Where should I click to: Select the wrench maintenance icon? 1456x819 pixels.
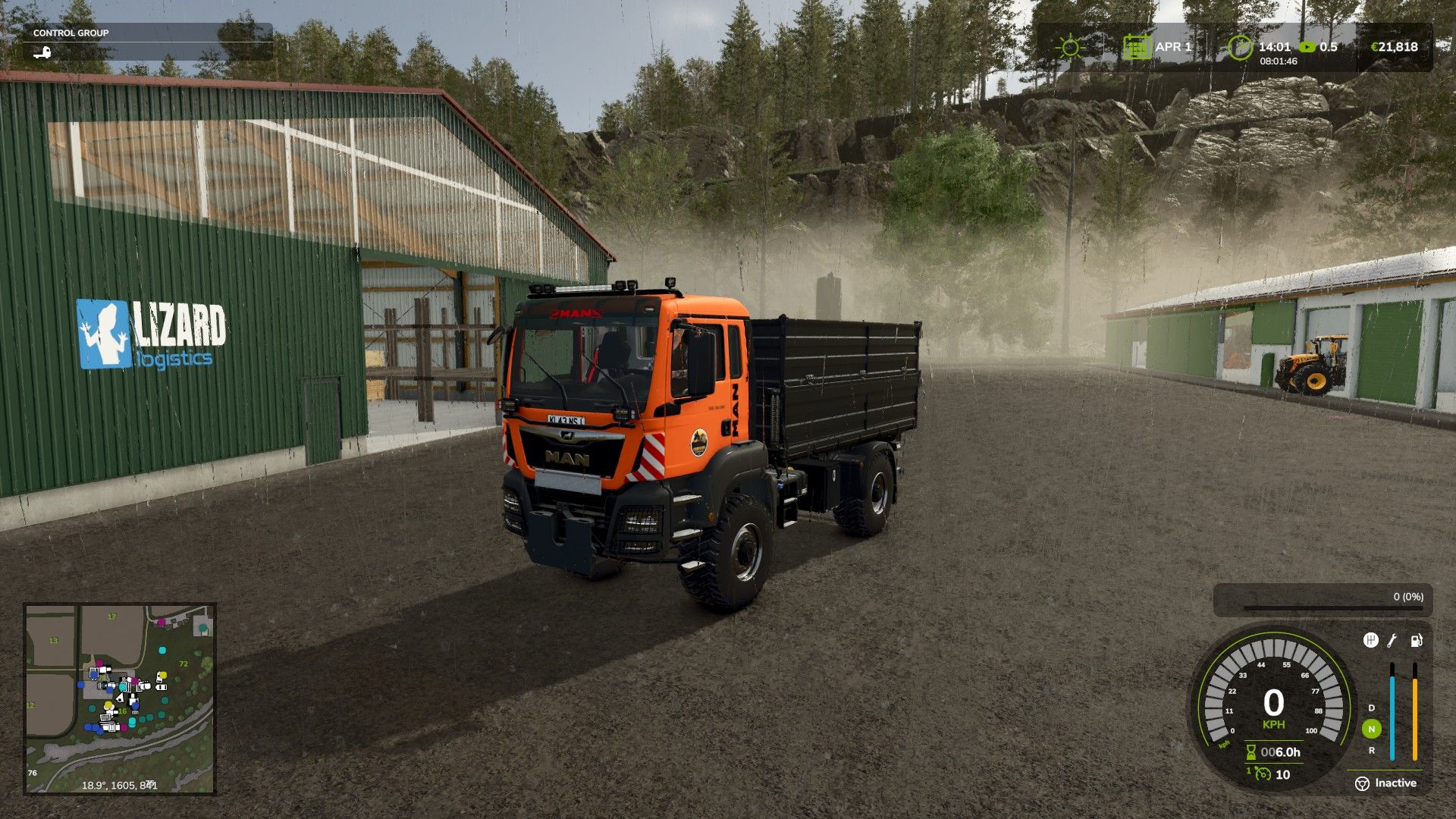coord(1391,641)
